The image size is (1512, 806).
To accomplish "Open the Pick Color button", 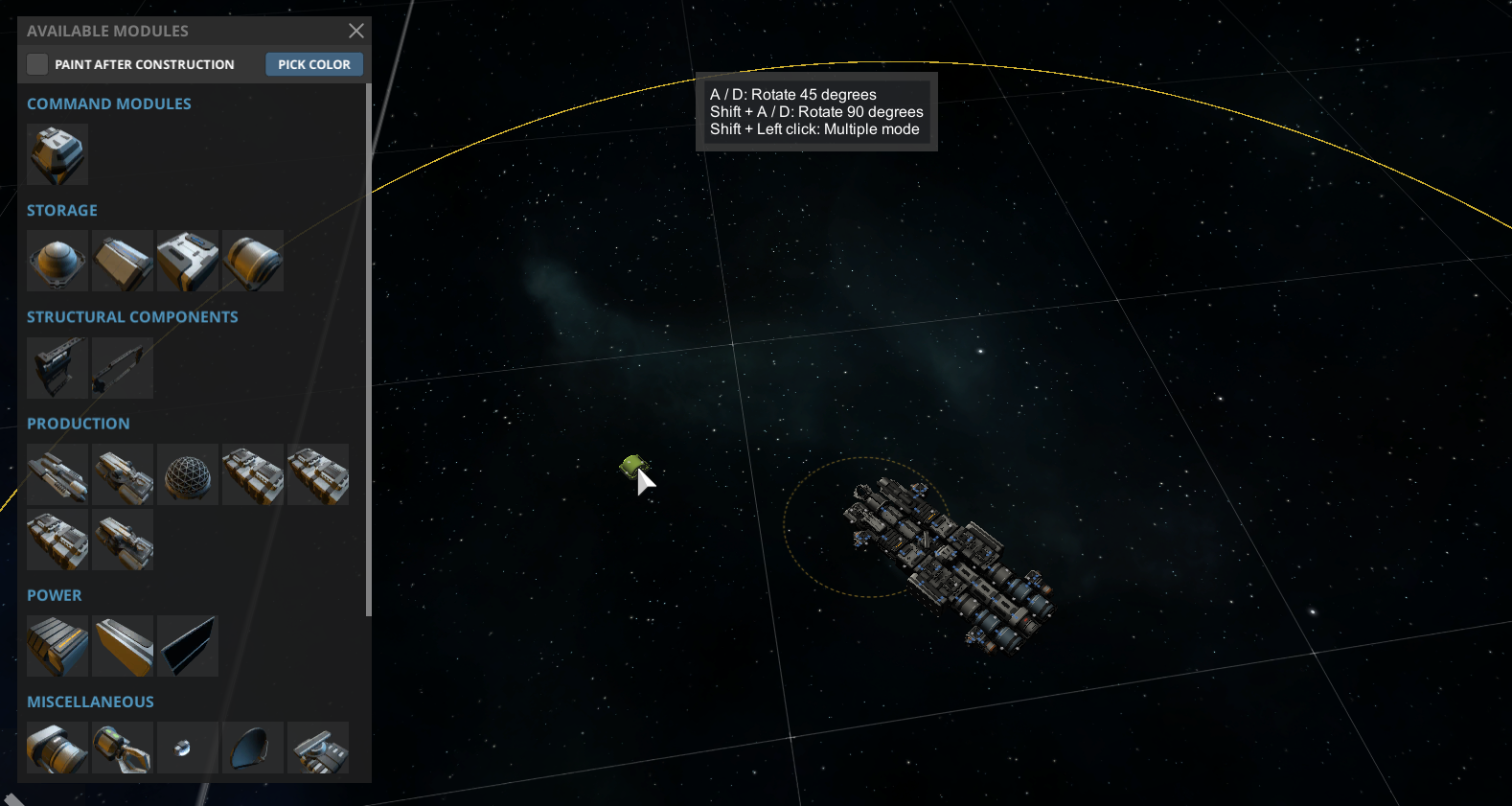I will pos(314,64).
